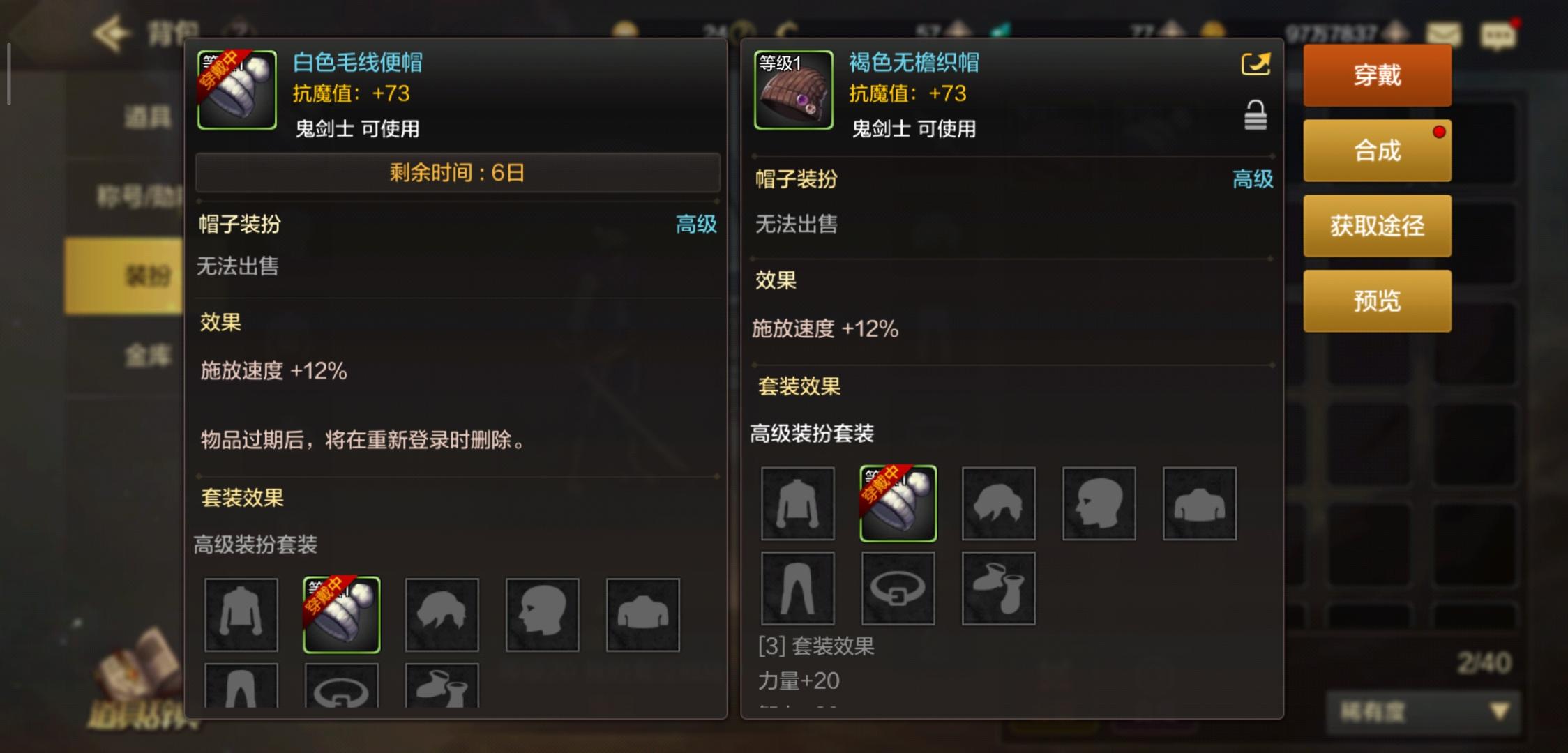This screenshot has height=753, width=1568.
Task: Open the 称号/勋章 tab
Action: click(143, 194)
